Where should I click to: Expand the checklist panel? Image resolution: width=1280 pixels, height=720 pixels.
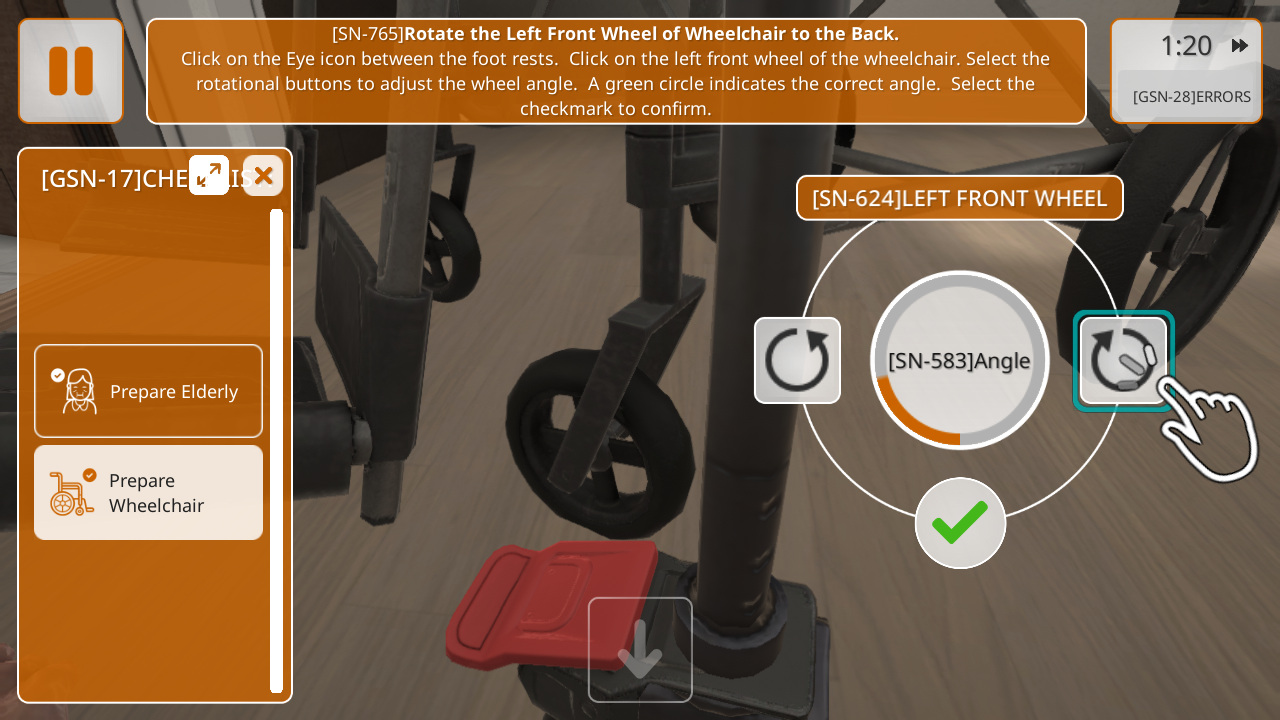click(209, 175)
